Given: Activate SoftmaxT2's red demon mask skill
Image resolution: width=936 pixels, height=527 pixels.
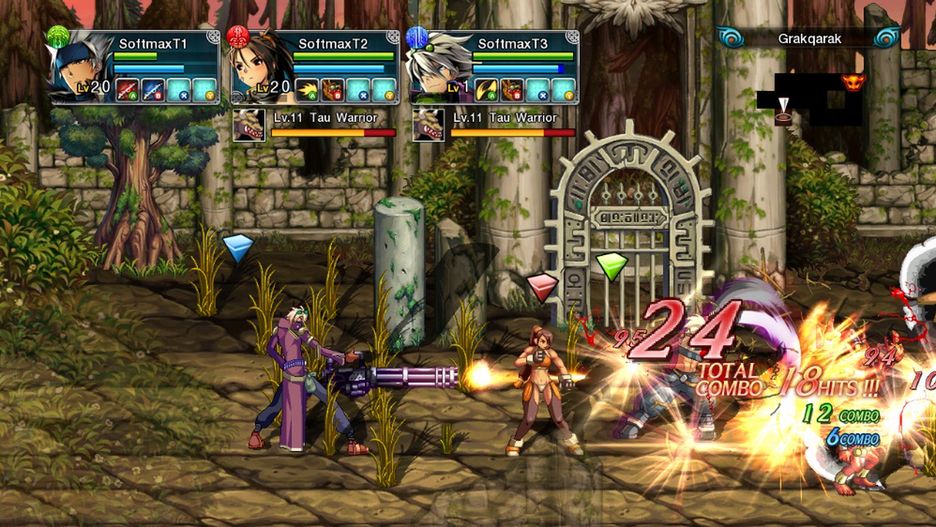Looking at the screenshot, I should (332, 90).
